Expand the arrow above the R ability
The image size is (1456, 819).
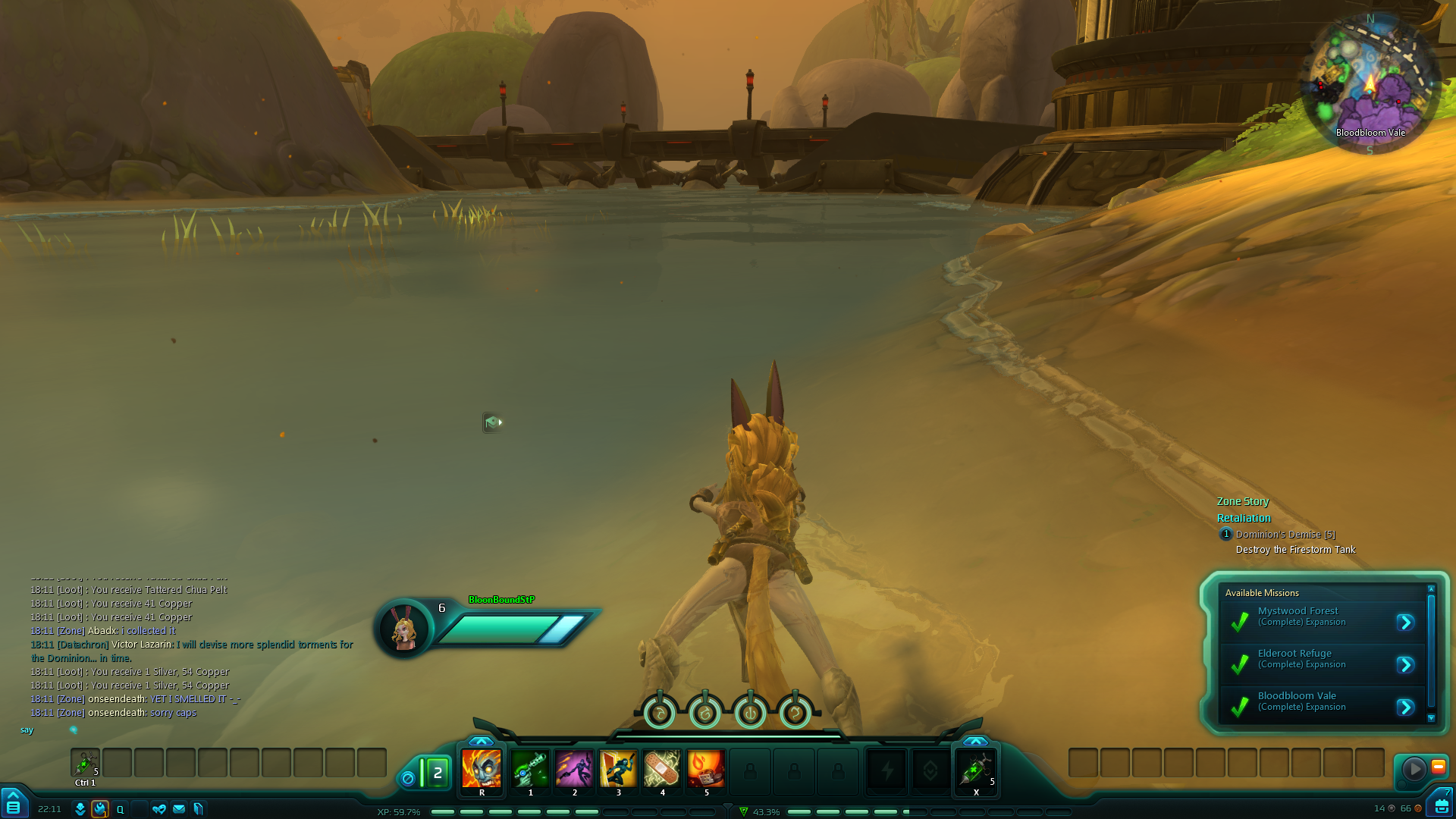pos(481,741)
